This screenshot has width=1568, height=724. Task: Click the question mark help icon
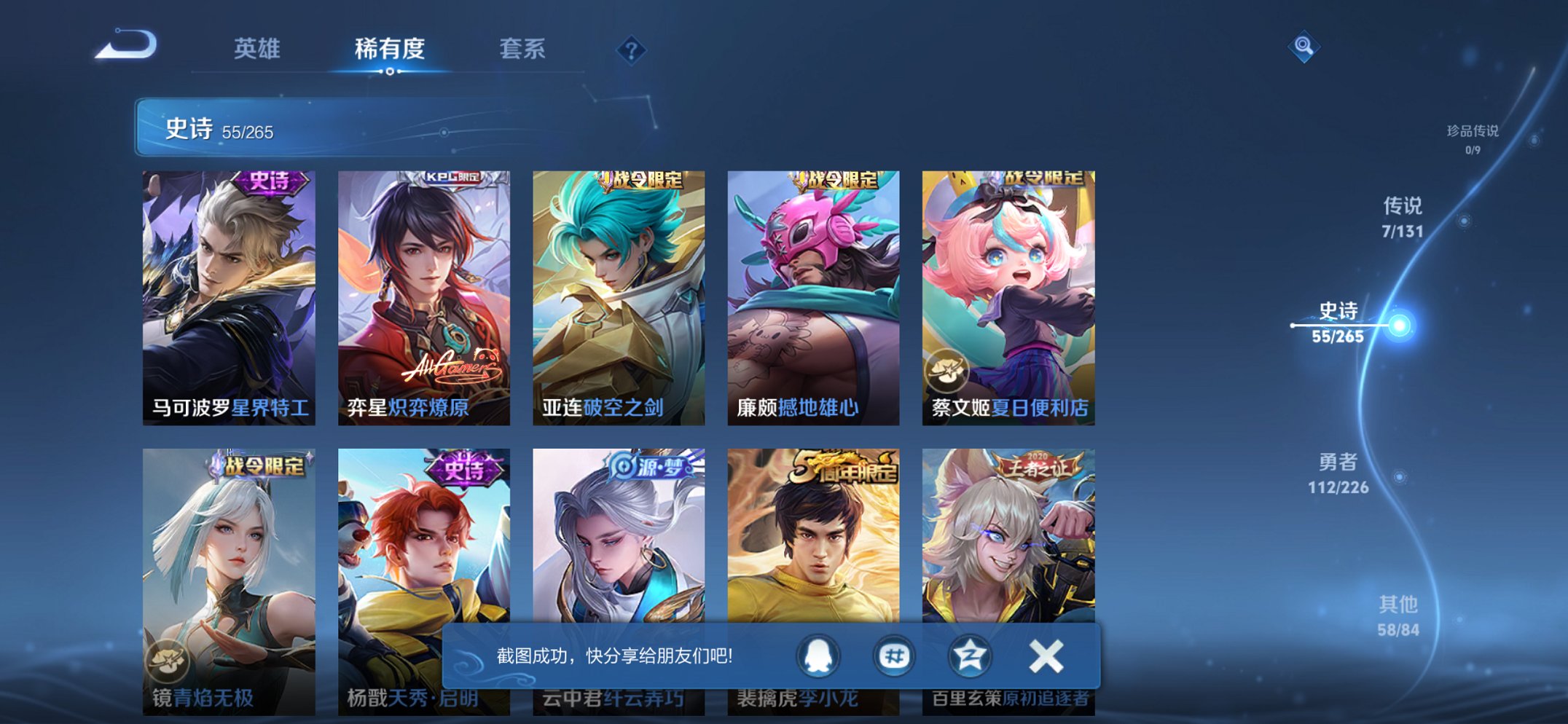pos(632,50)
